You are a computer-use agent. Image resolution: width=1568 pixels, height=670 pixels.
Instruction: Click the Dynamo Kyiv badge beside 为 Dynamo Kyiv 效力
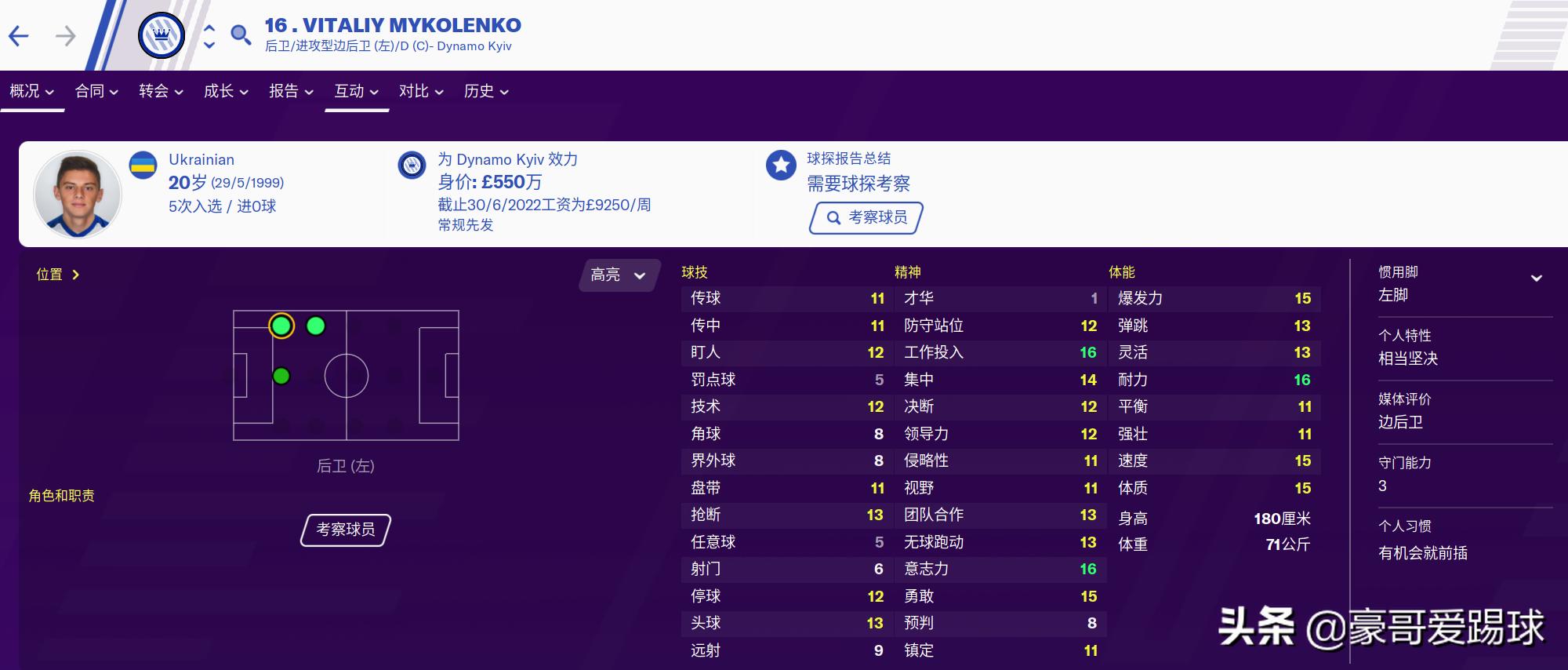(413, 164)
